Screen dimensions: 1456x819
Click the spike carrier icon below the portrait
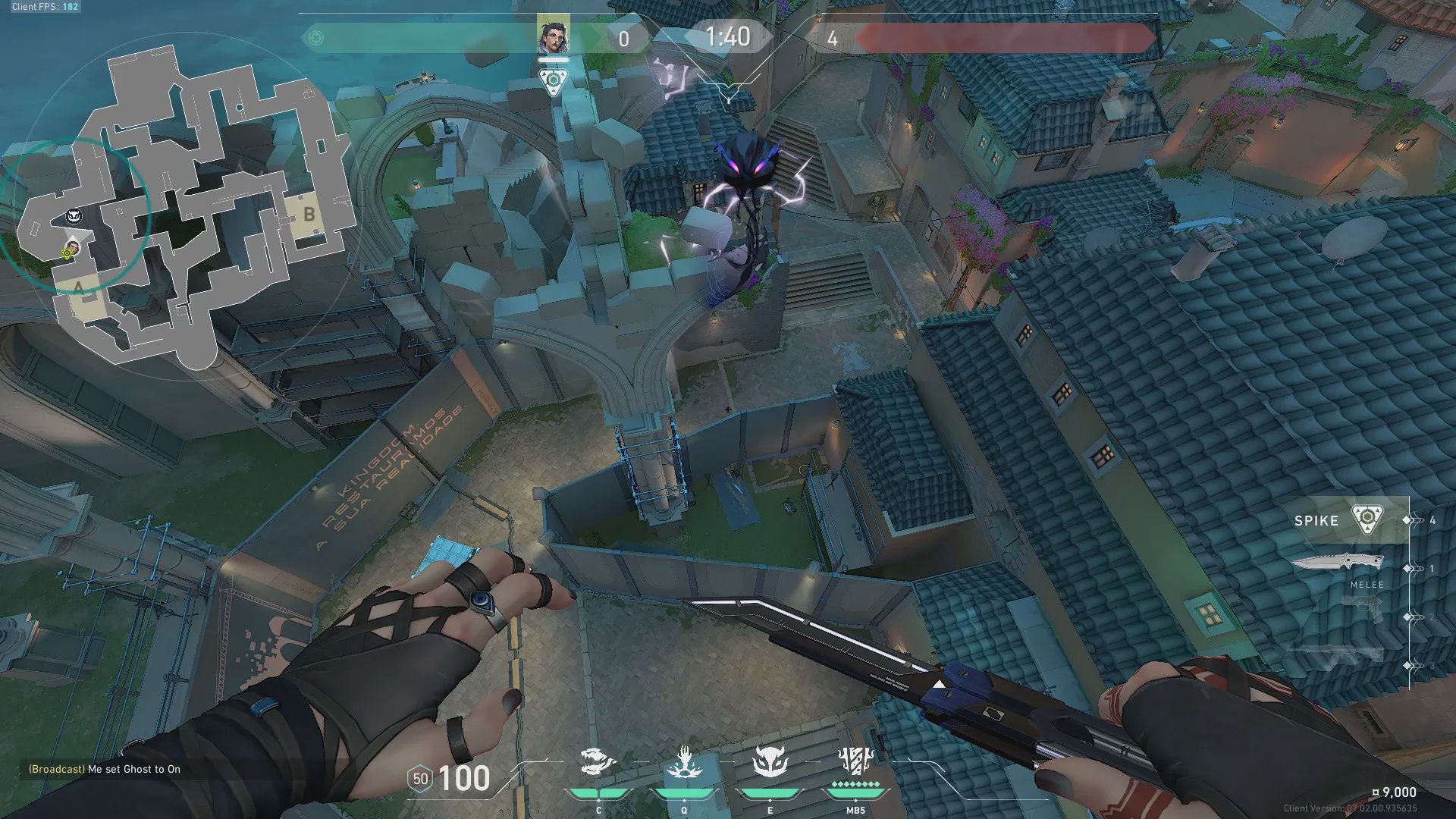(x=554, y=80)
